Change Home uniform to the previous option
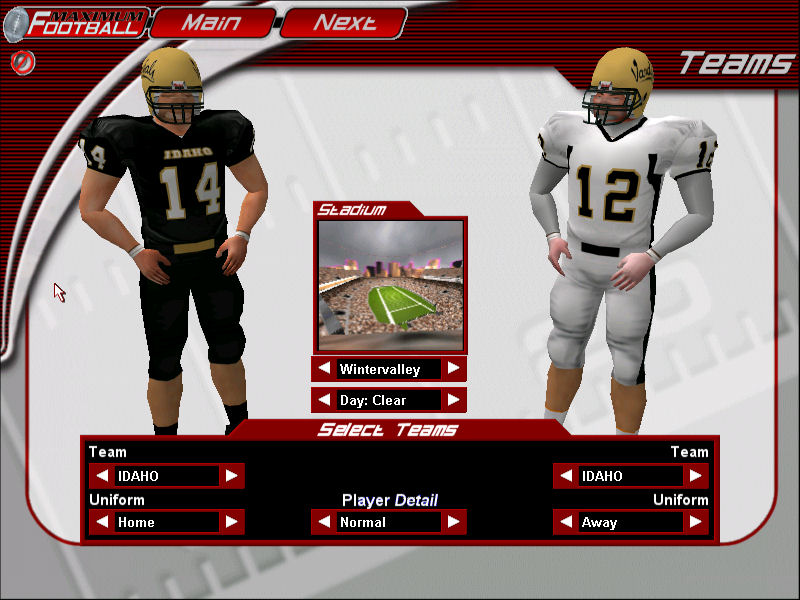 coord(102,522)
